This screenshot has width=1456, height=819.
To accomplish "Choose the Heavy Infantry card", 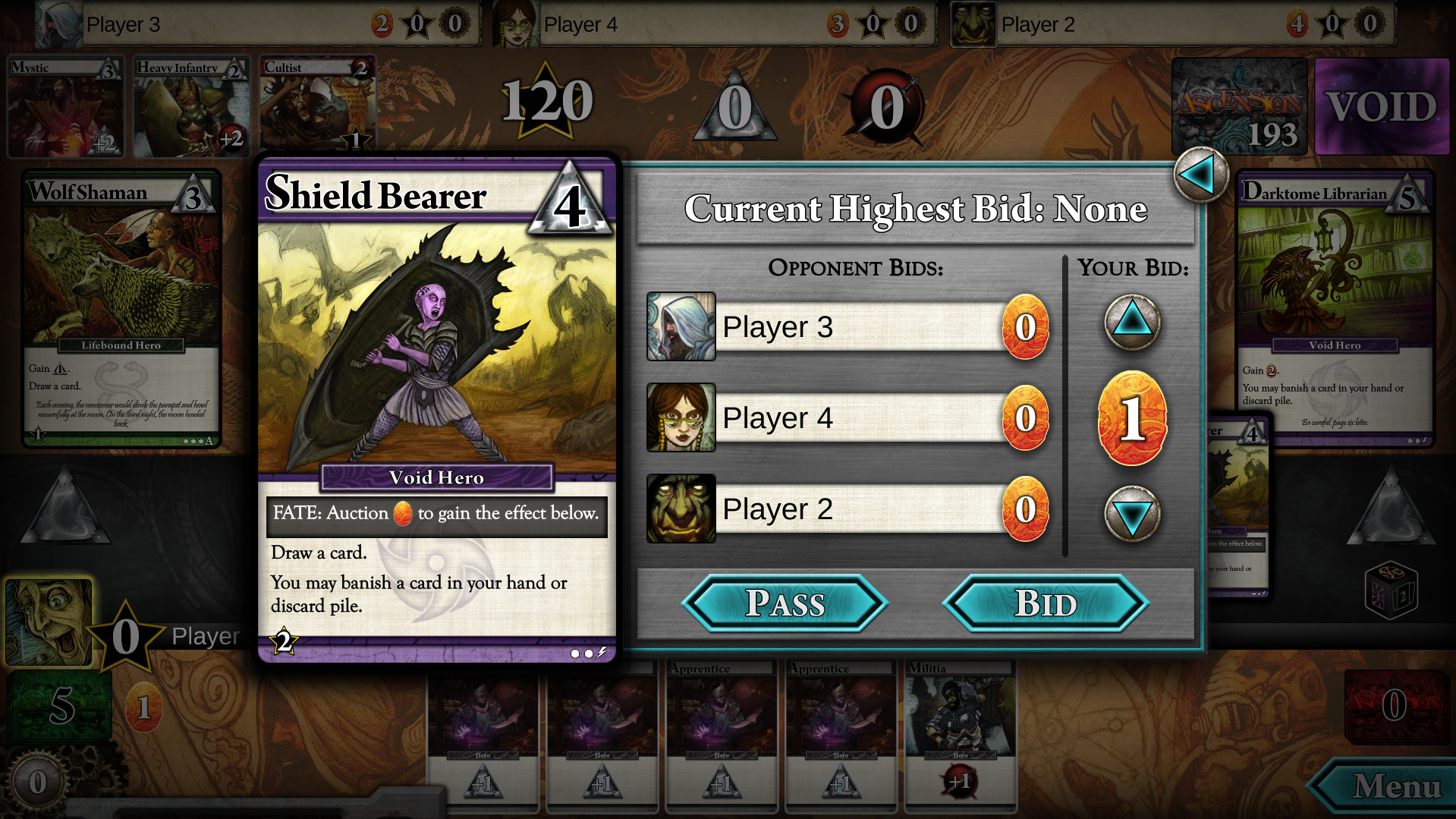I will pos(191,106).
